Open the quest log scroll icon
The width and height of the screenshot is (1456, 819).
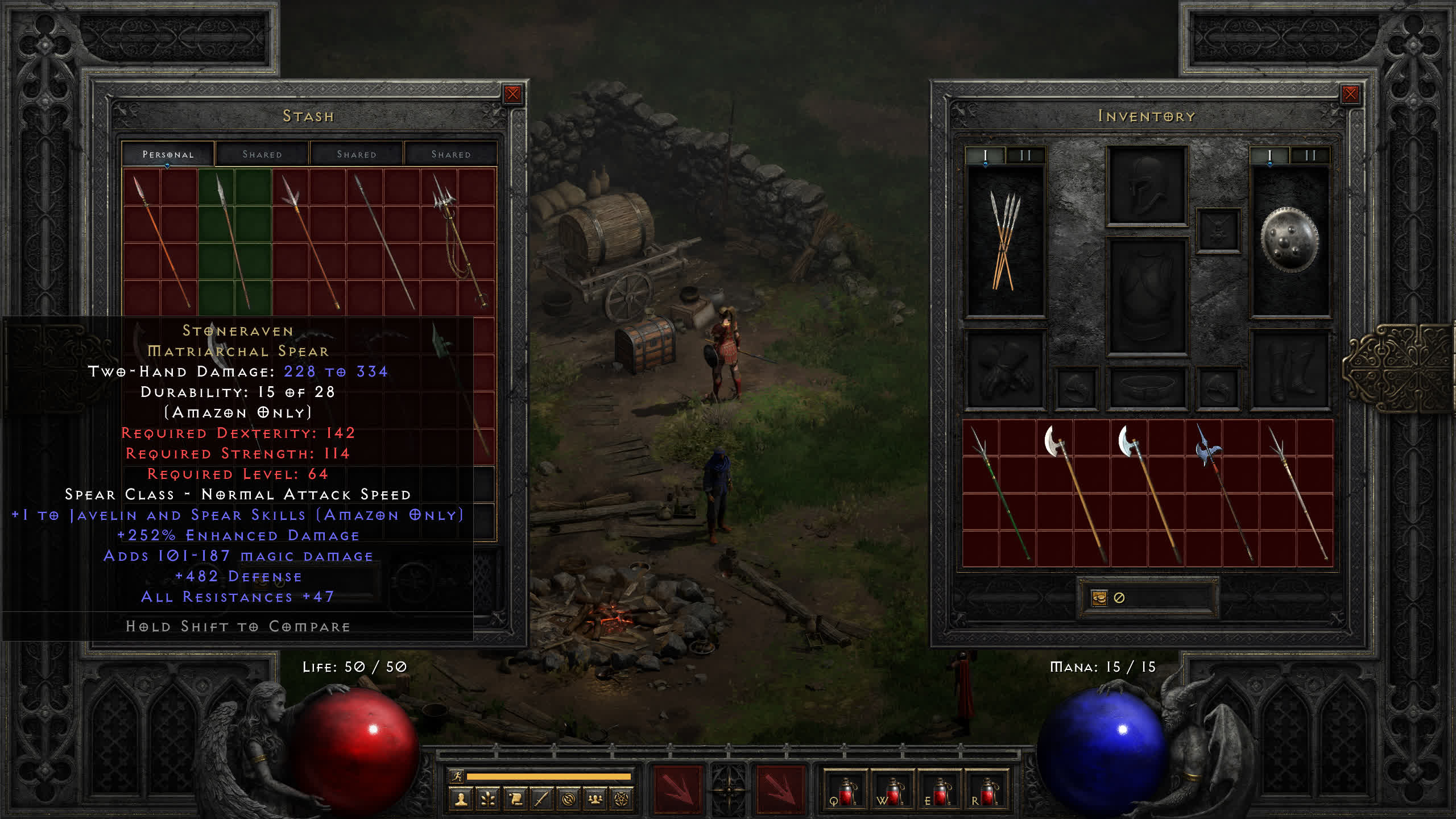pos(515,800)
